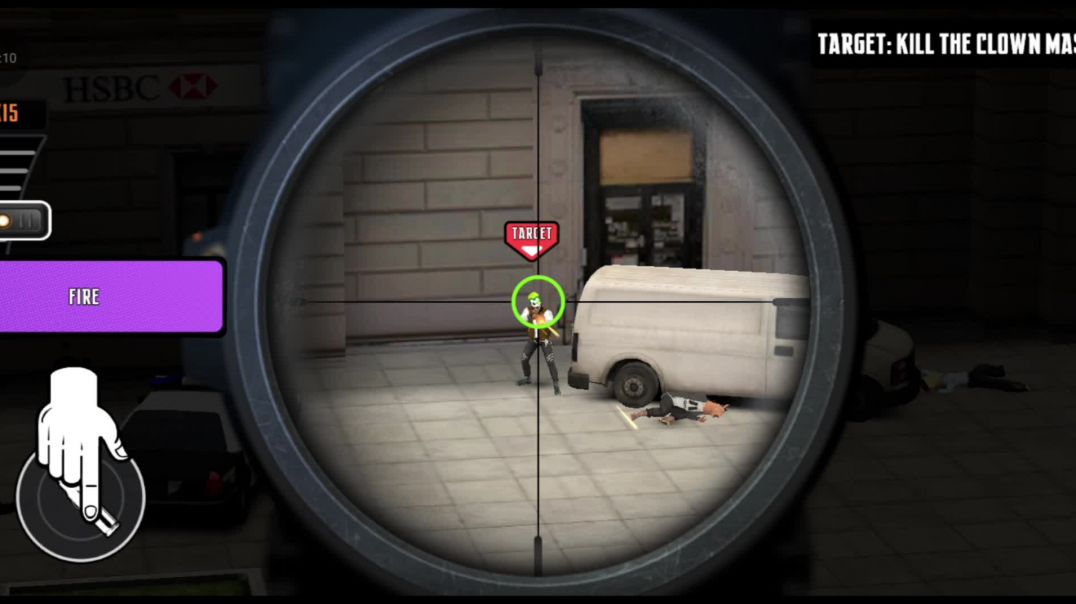Click the zoom level gauge
The width and height of the screenshot is (1076, 604).
[18, 166]
